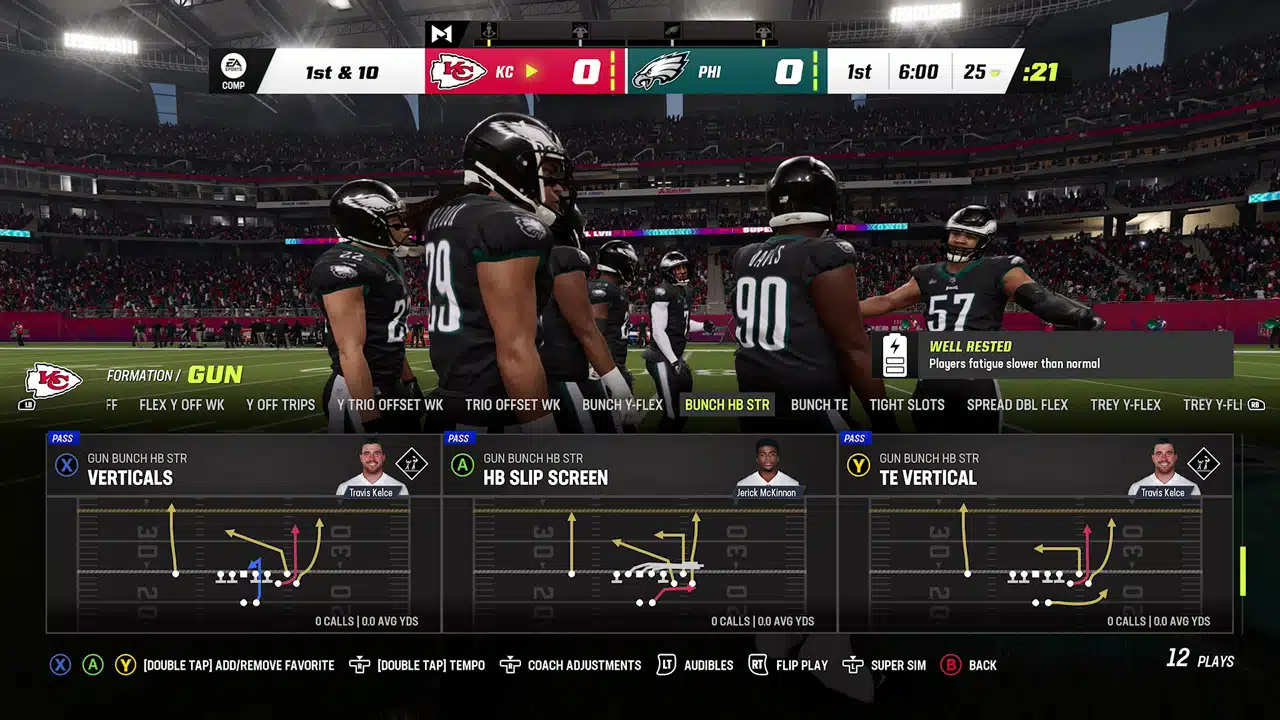Open the Audibles option
This screenshot has width=1280, height=720.
tap(696, 665)
